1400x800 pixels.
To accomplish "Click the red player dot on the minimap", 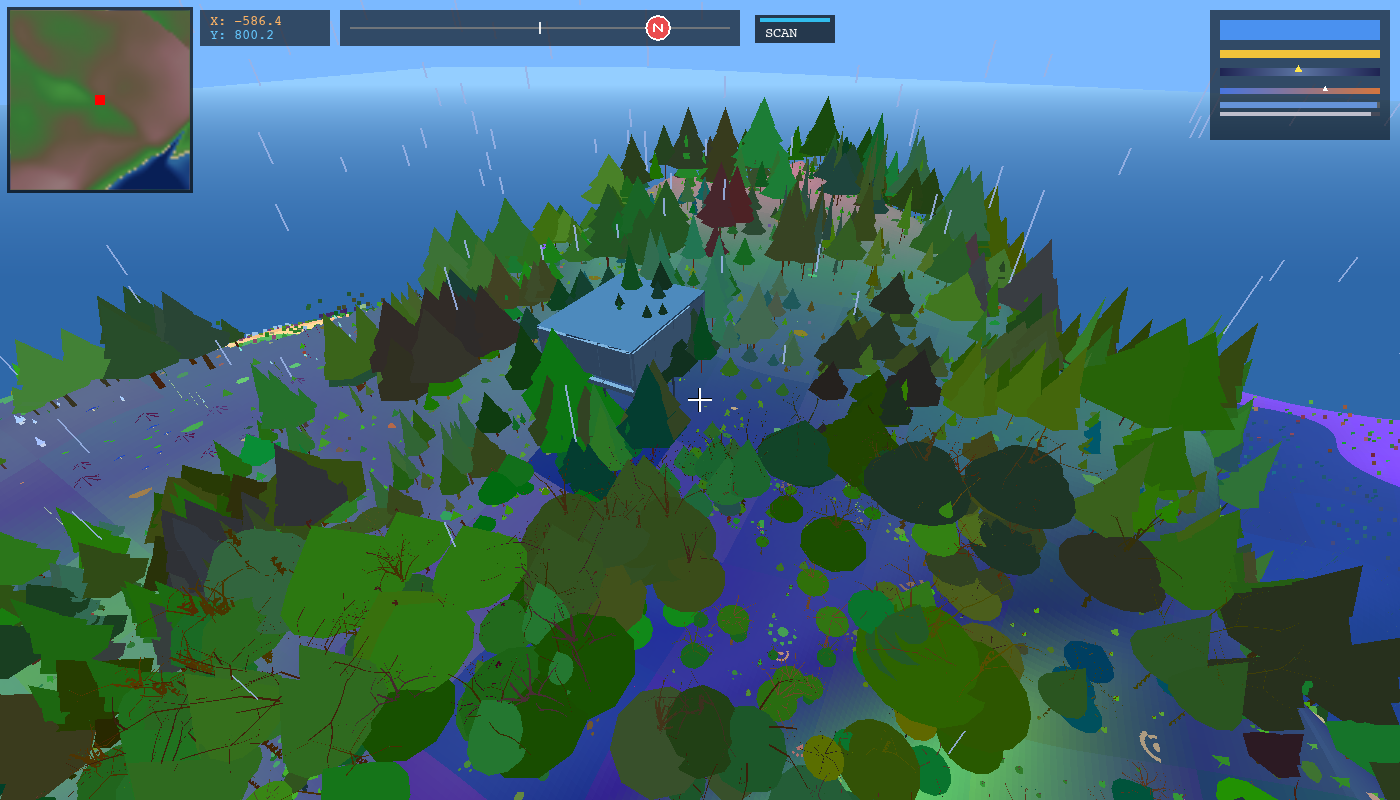I will tap(99, 99).
